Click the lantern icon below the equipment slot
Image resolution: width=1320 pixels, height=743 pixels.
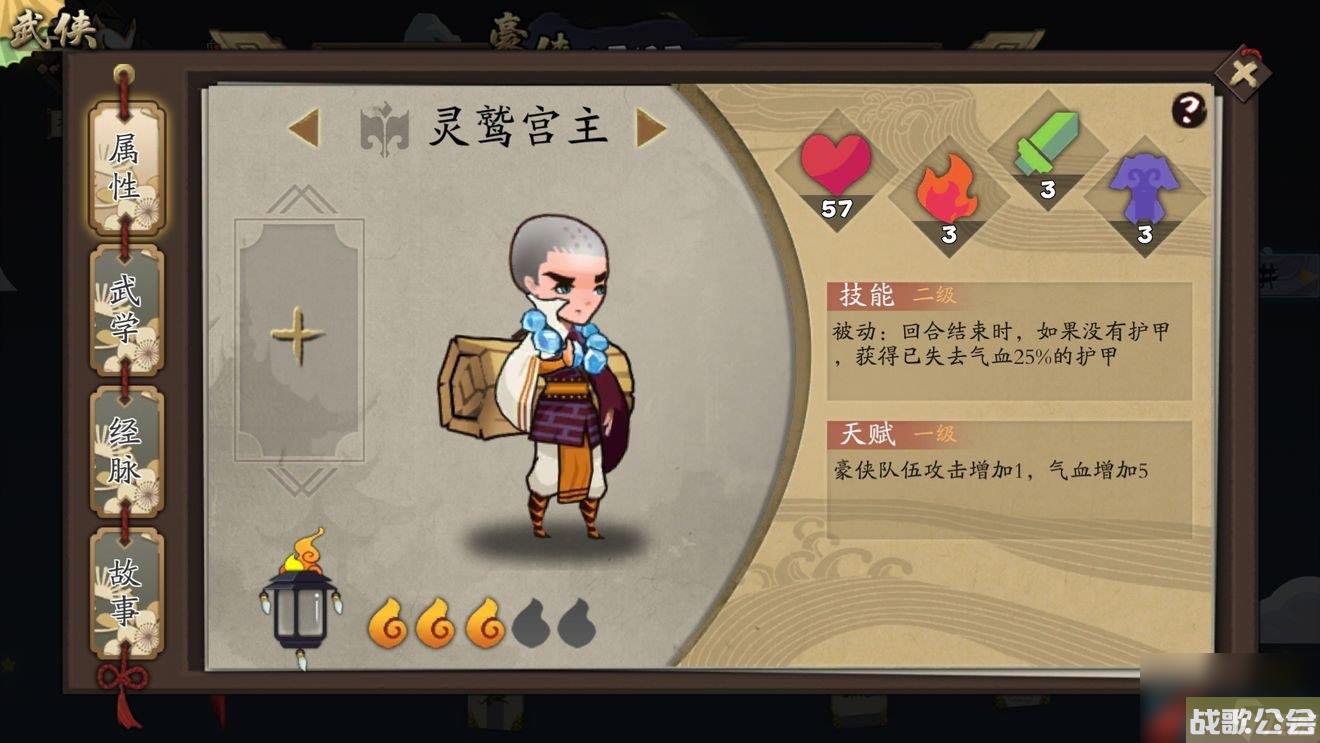pos(299,605)
